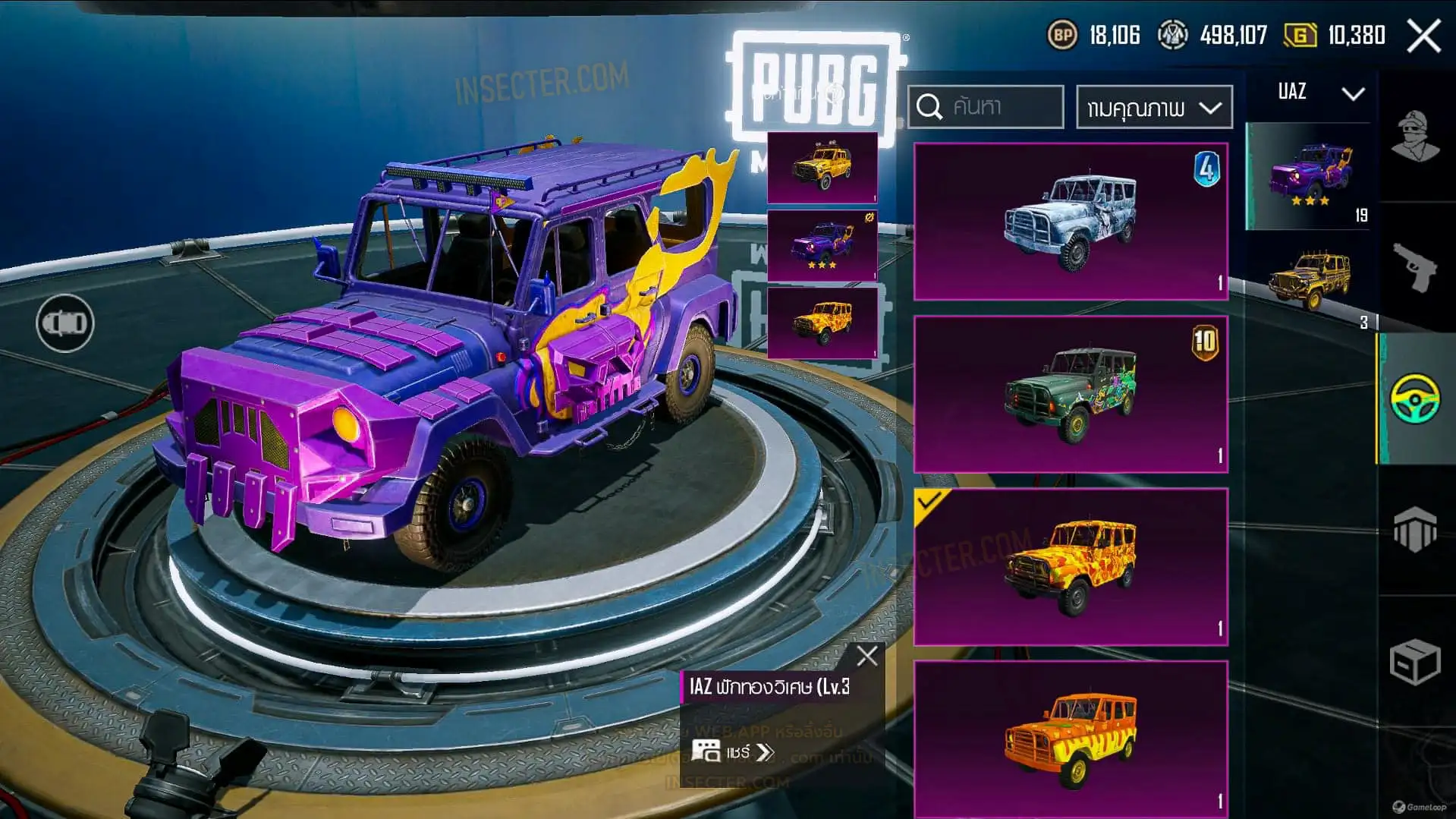Open the quality sort dropdown
This screenshot has width=1456, height=819.
[1153, 108]
